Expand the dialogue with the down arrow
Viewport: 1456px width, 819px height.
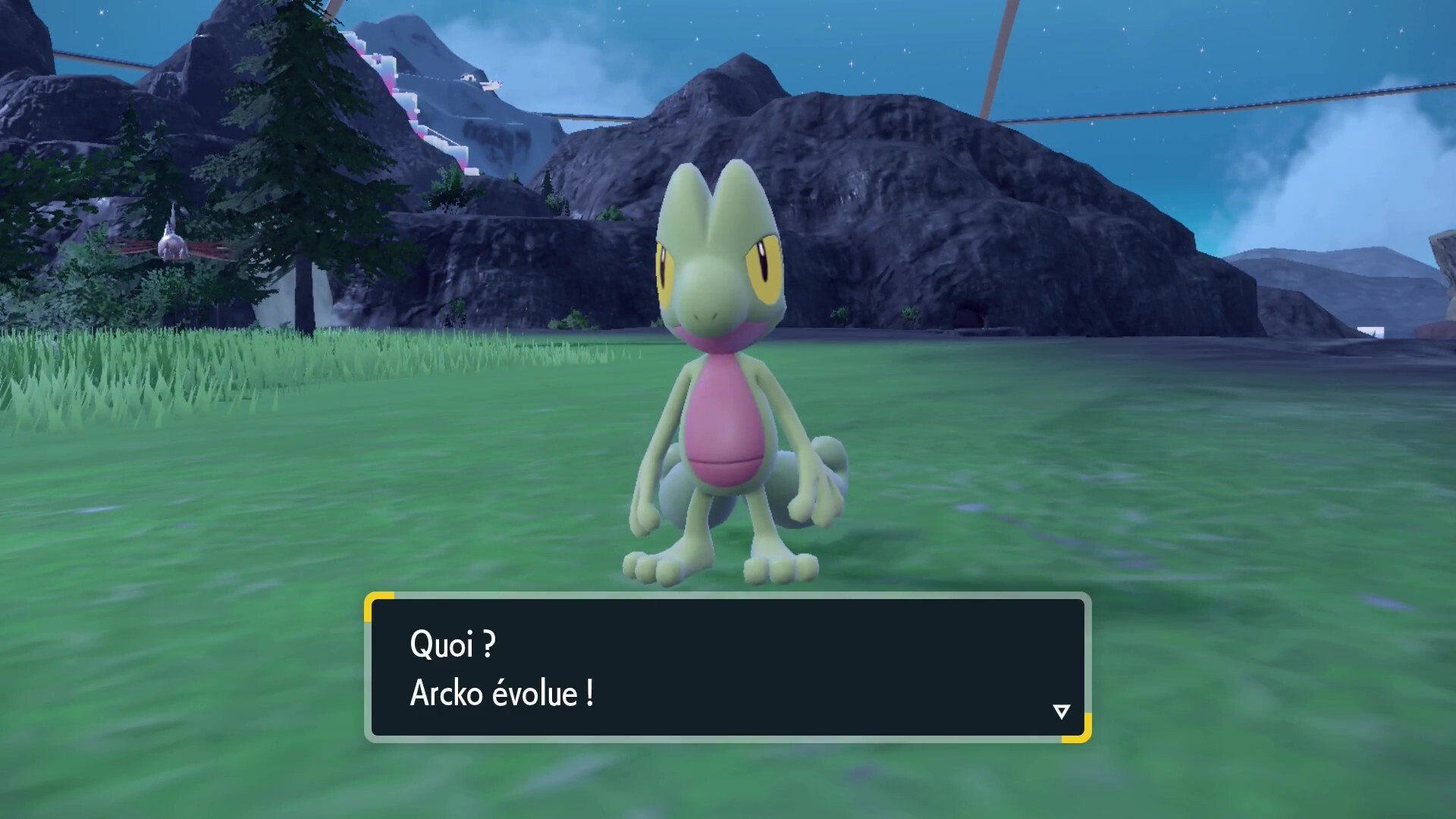(x=1061, y=711)
